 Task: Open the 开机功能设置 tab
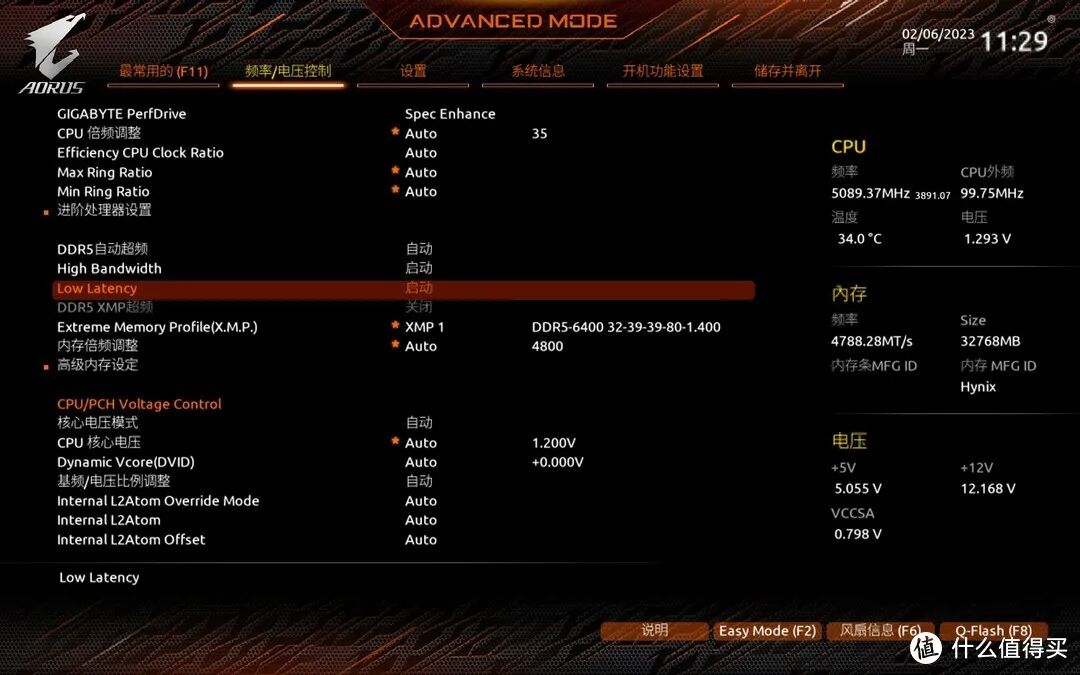tap(663, 71)
